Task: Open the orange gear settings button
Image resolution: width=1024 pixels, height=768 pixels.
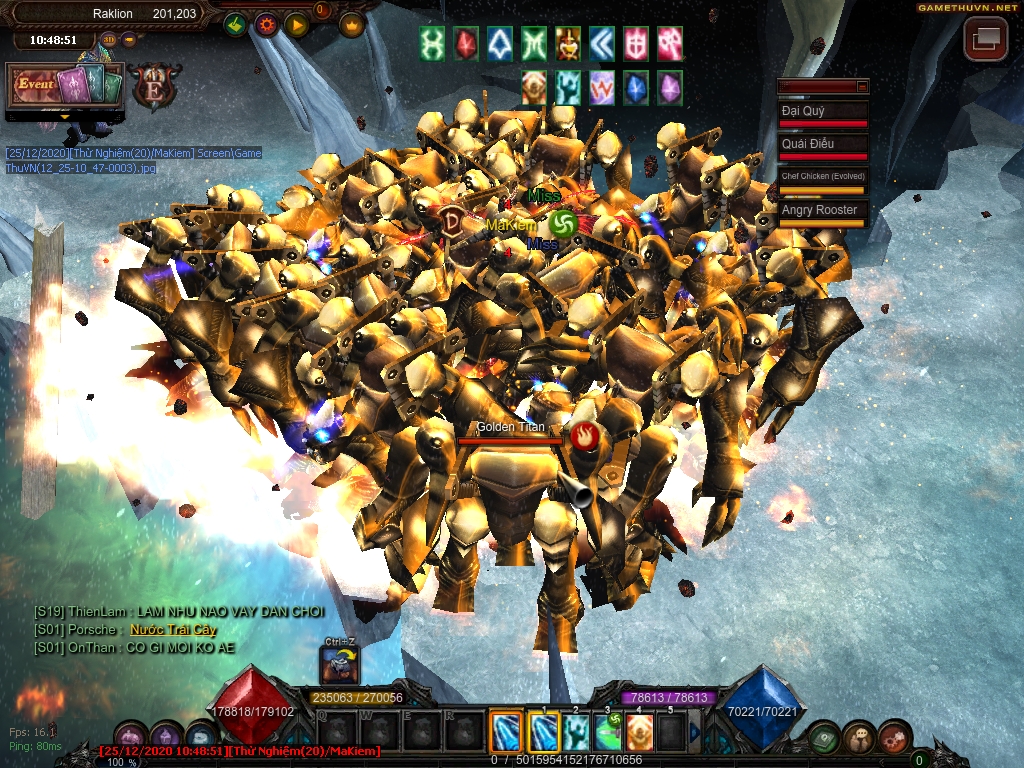Action: (266, 25)
